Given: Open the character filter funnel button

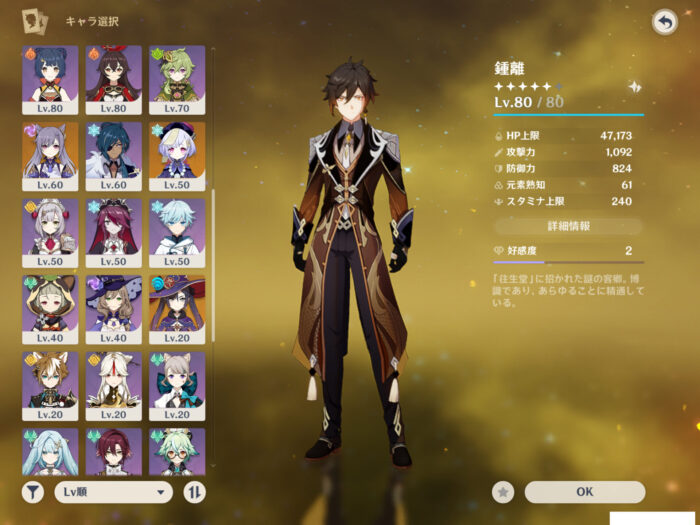Looking at the screenshot, I should click(x=32, y=492).
